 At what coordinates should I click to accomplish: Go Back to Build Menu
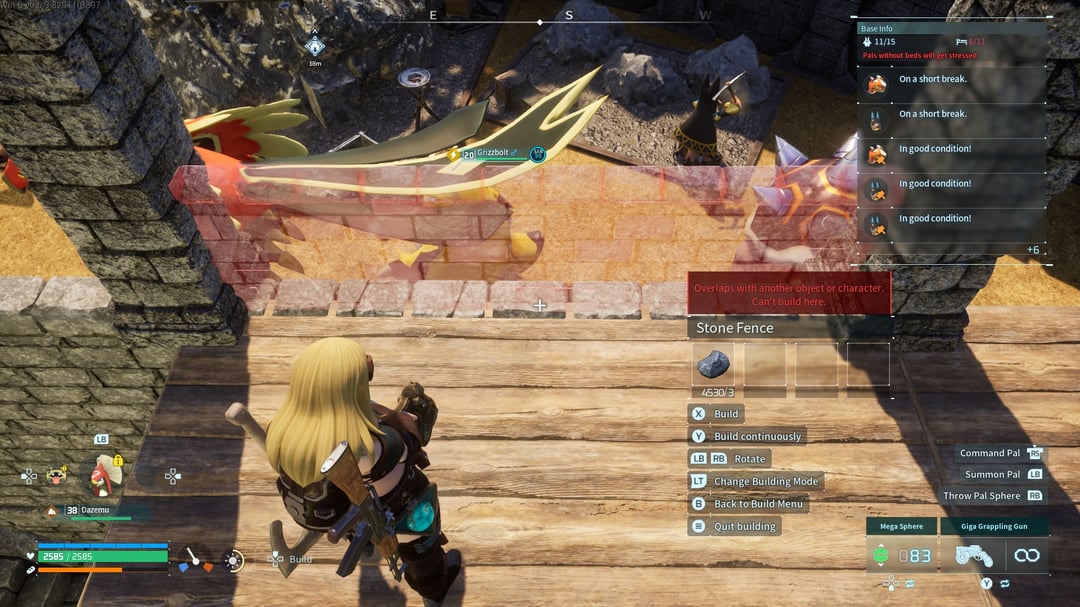[760, 504]
